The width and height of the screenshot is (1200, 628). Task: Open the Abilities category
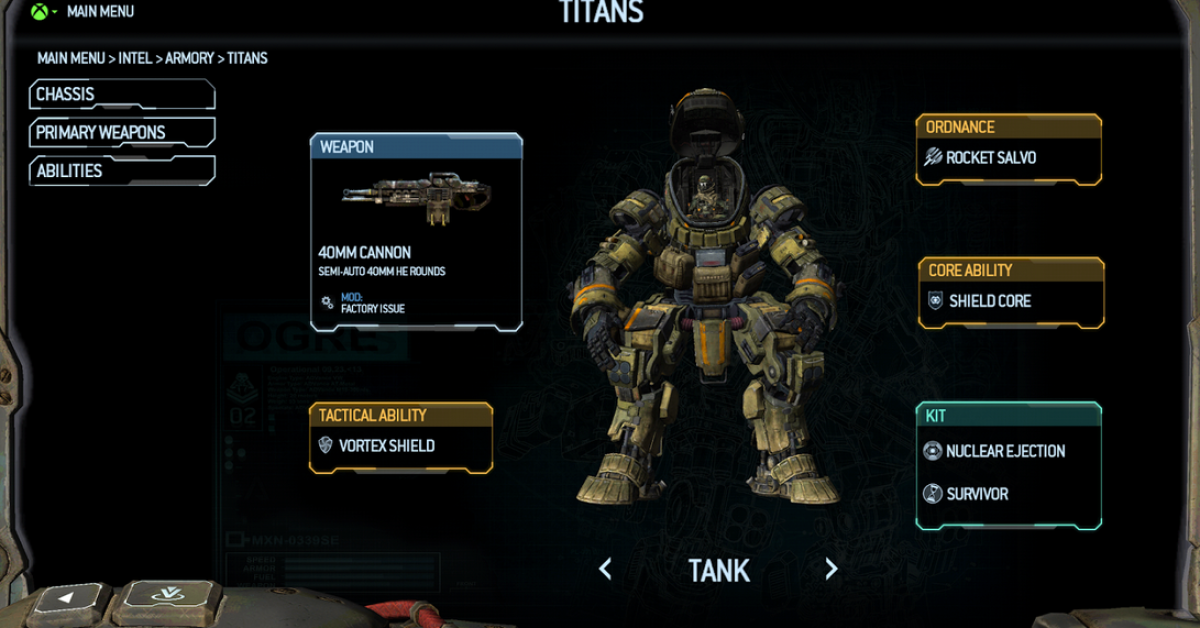(122, 171)
